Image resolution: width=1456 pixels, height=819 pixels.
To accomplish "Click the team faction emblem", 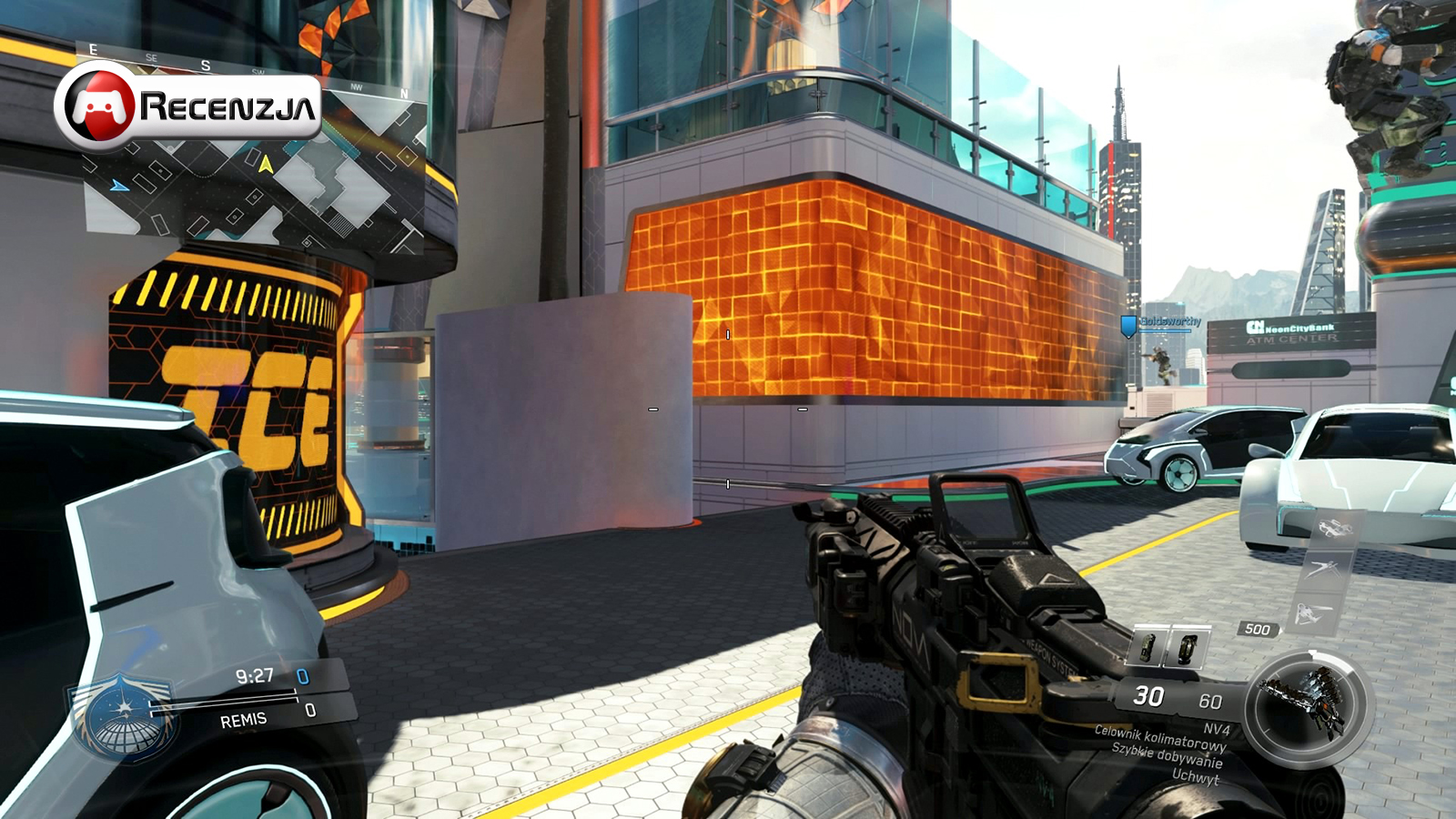I will 123,716.
